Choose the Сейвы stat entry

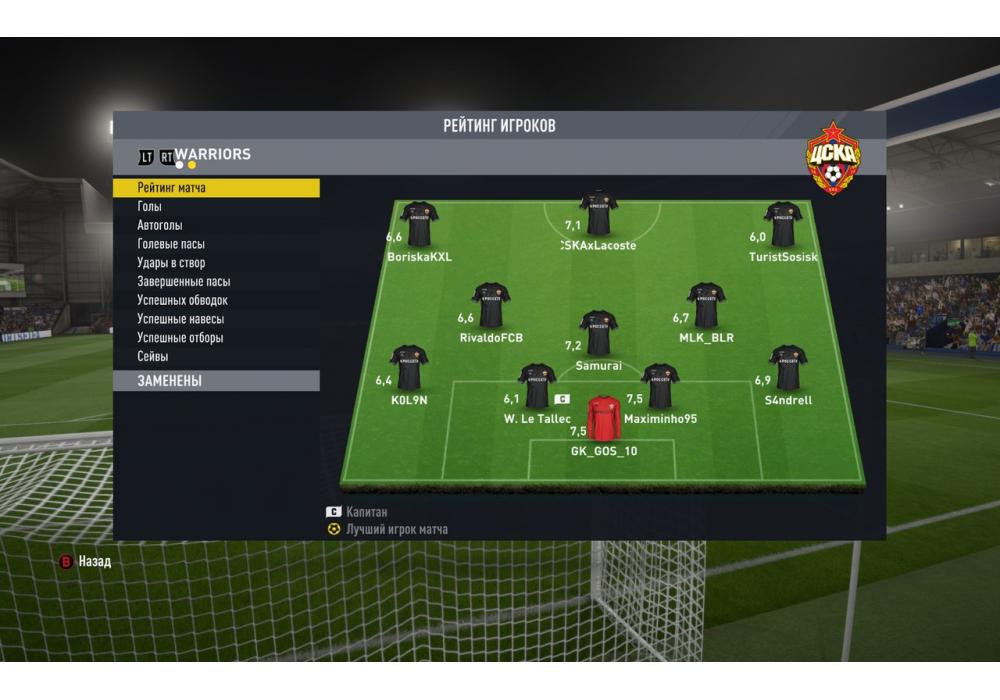pos(153,357)
